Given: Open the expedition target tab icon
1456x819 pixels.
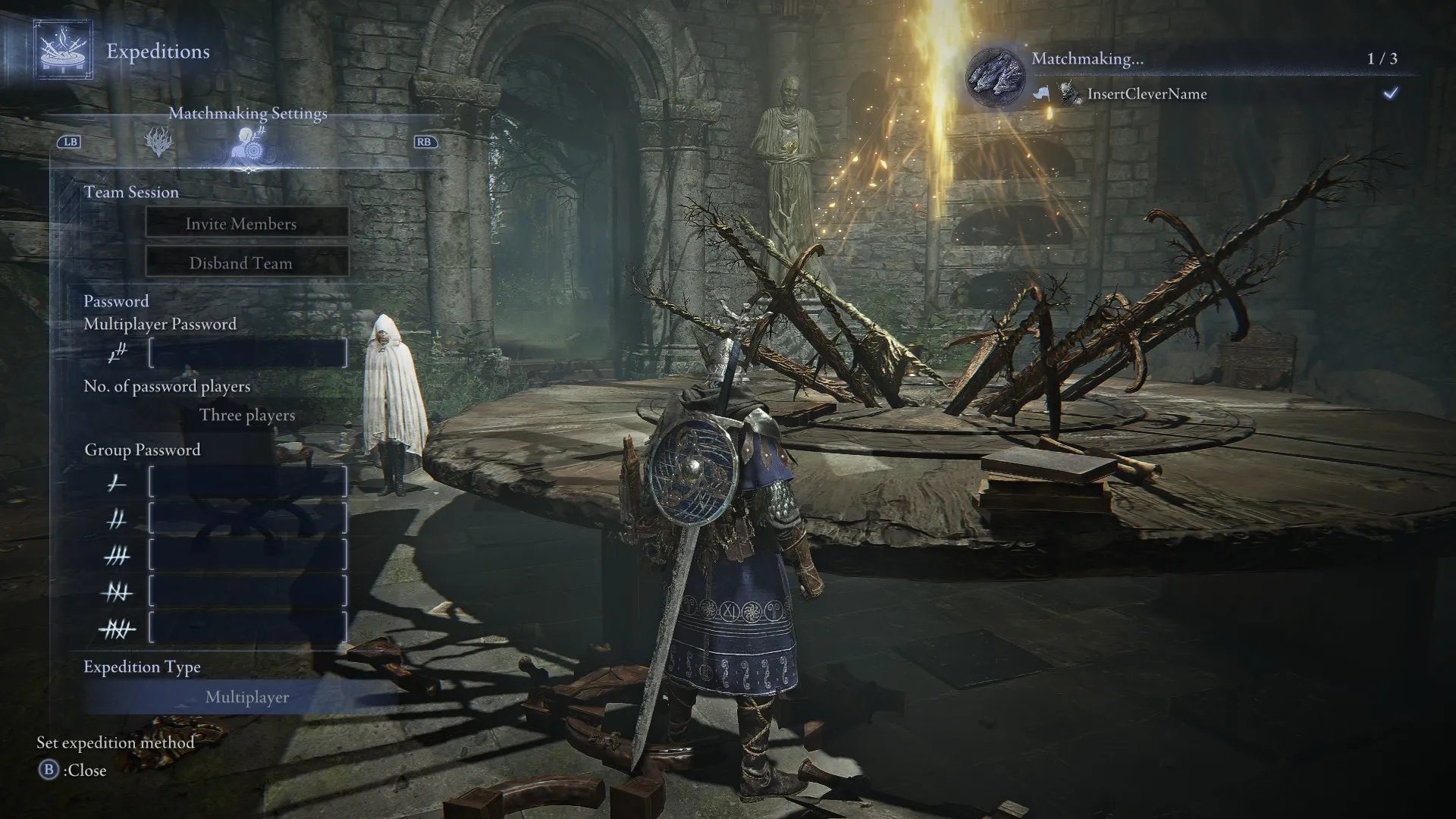Looking at the screenshot, I should (158, 141).
